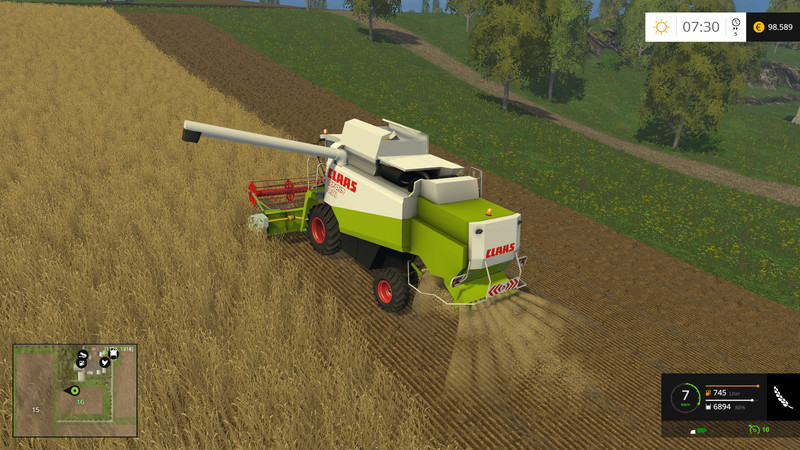
Task: Click the green player marker on the minimap
Action: point(73,390)
